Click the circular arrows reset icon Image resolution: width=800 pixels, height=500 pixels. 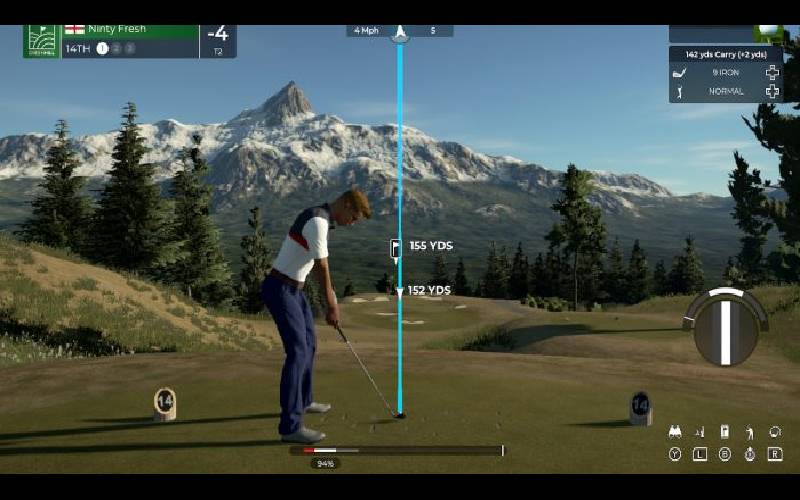(x=774, y=432)
